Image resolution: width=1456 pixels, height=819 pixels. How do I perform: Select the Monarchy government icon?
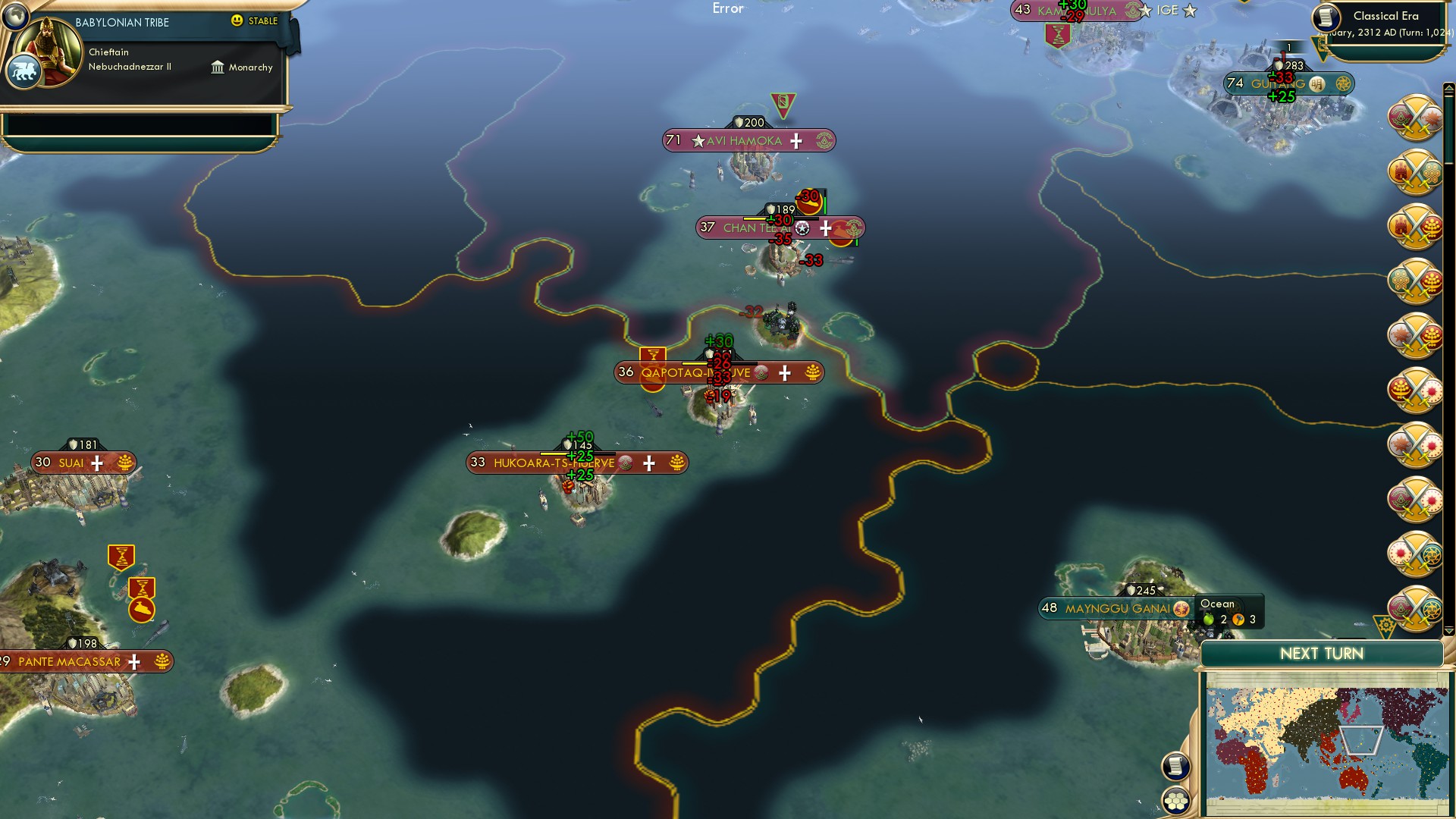point(218,67)
